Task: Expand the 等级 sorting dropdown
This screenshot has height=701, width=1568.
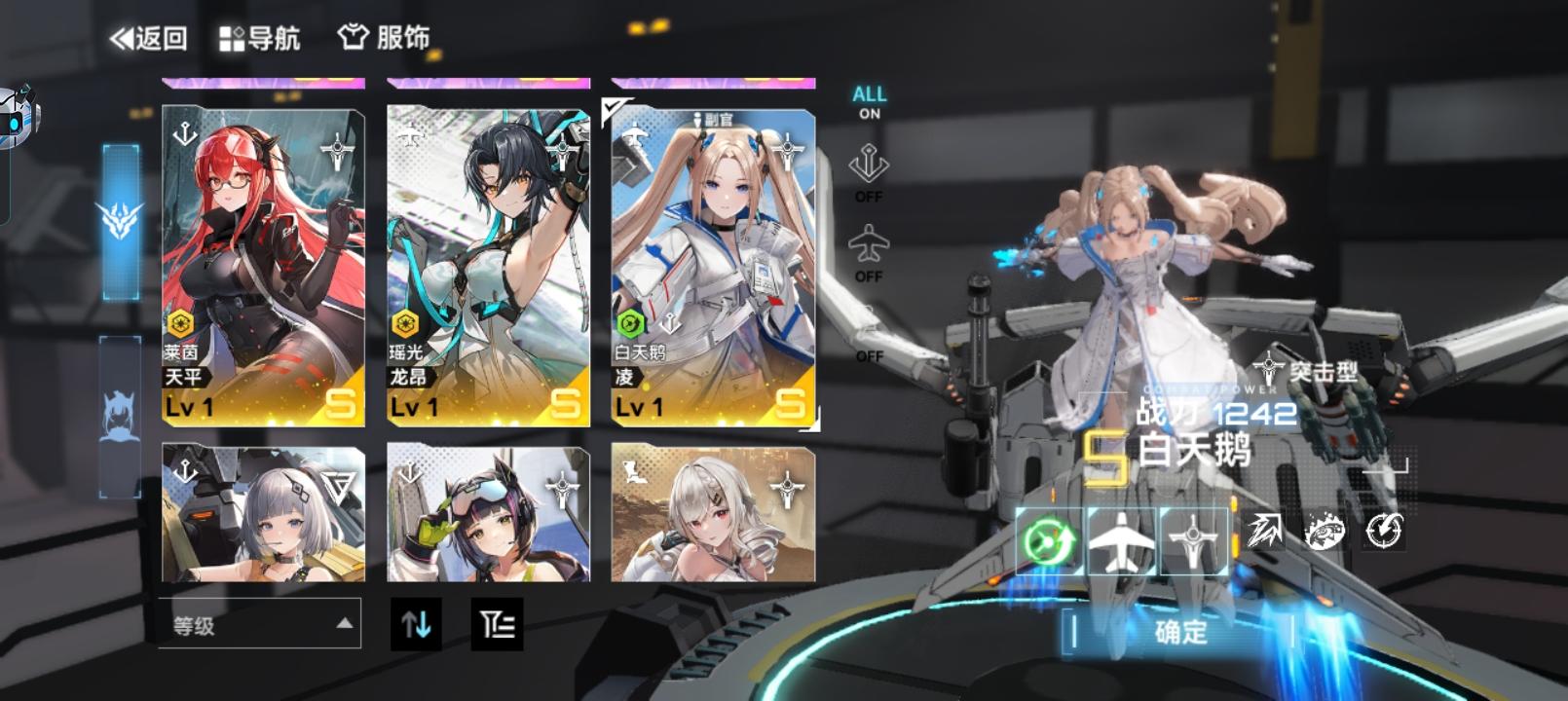Action: 258,627
